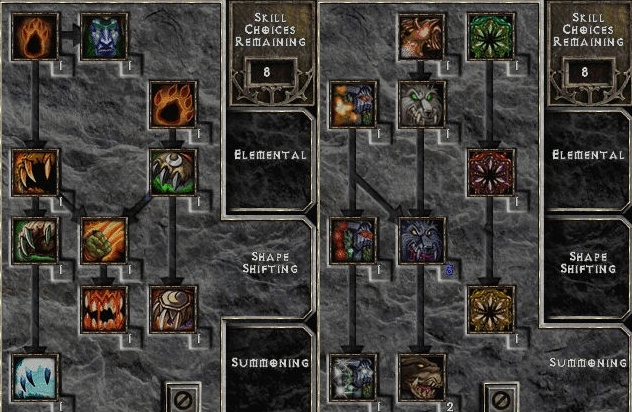Viewport: 632px width, 412px height.
Task: Pick the Oak Sage skill
Action: coord(354,105)
